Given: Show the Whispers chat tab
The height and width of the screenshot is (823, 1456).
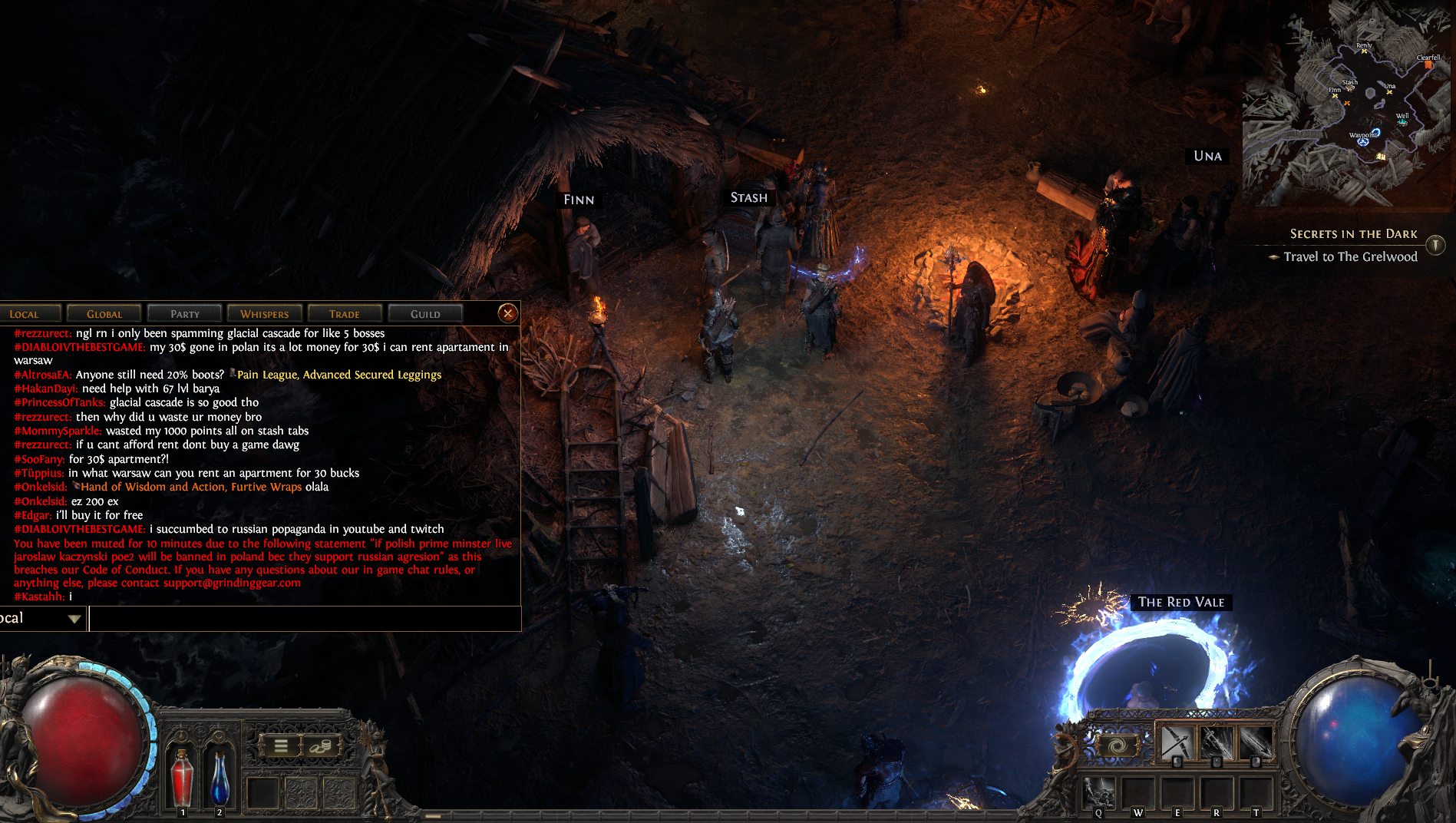Looking at the screenshot, I should point(265,314).
